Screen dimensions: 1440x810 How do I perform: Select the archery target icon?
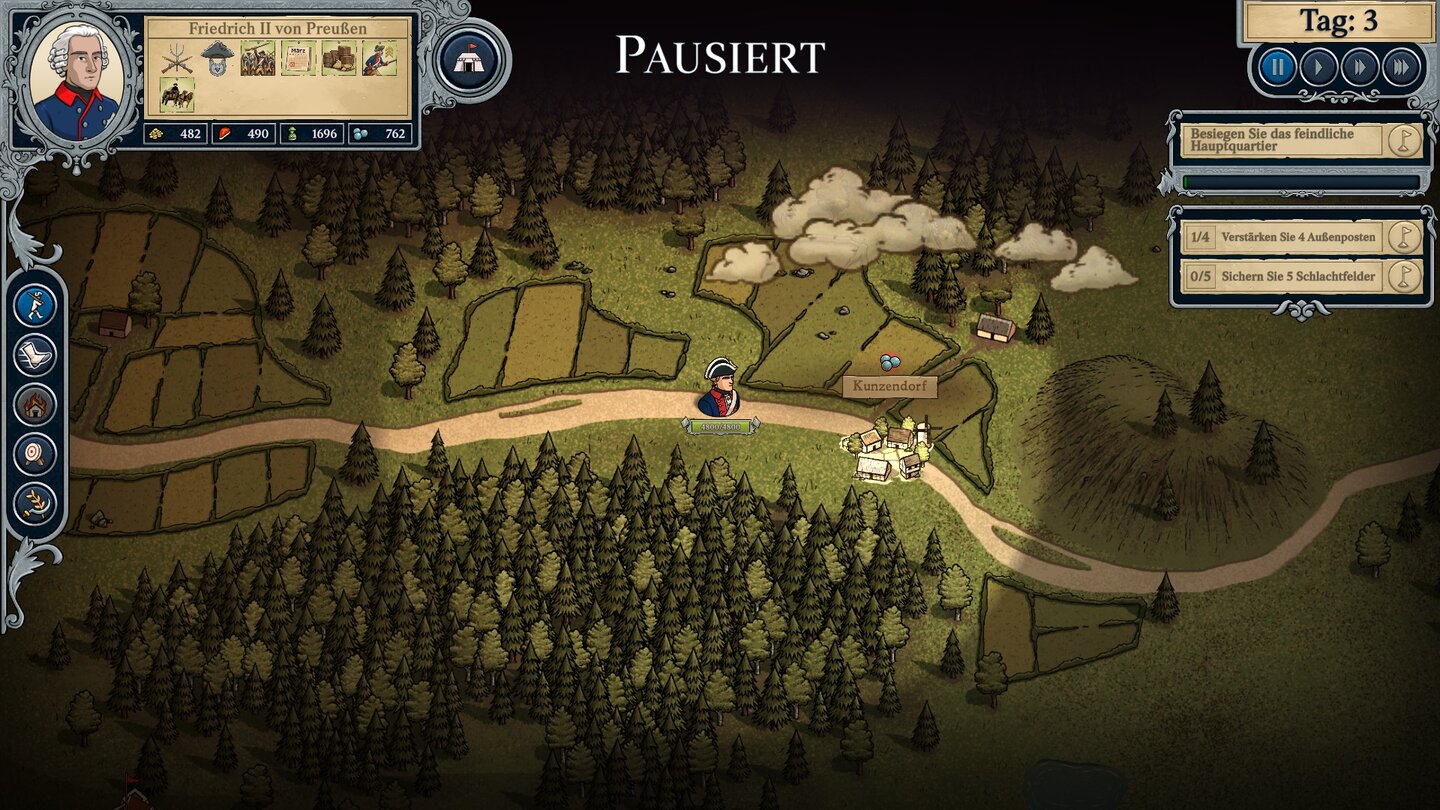coord(36,454)
